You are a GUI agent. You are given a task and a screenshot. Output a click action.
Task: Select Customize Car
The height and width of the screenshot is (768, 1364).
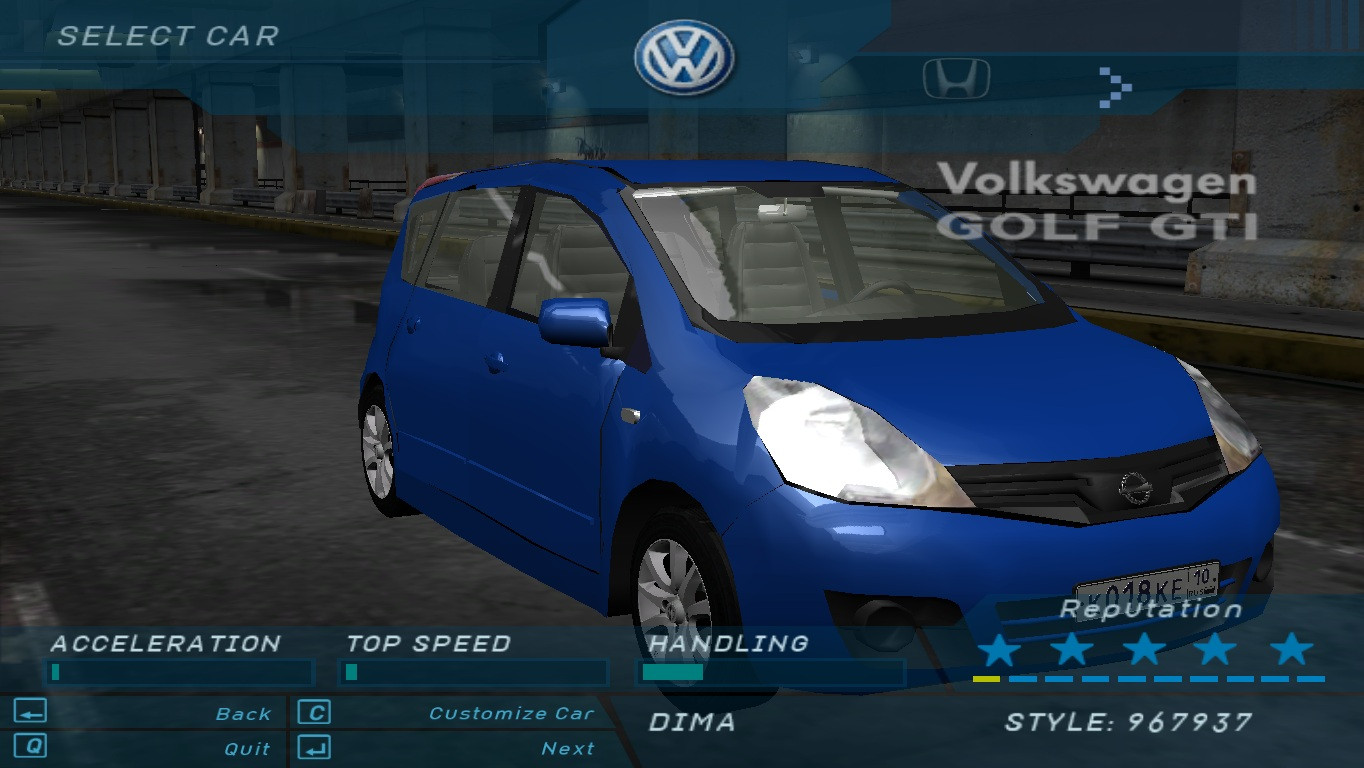pyautogui.click(x=510, y=712)
